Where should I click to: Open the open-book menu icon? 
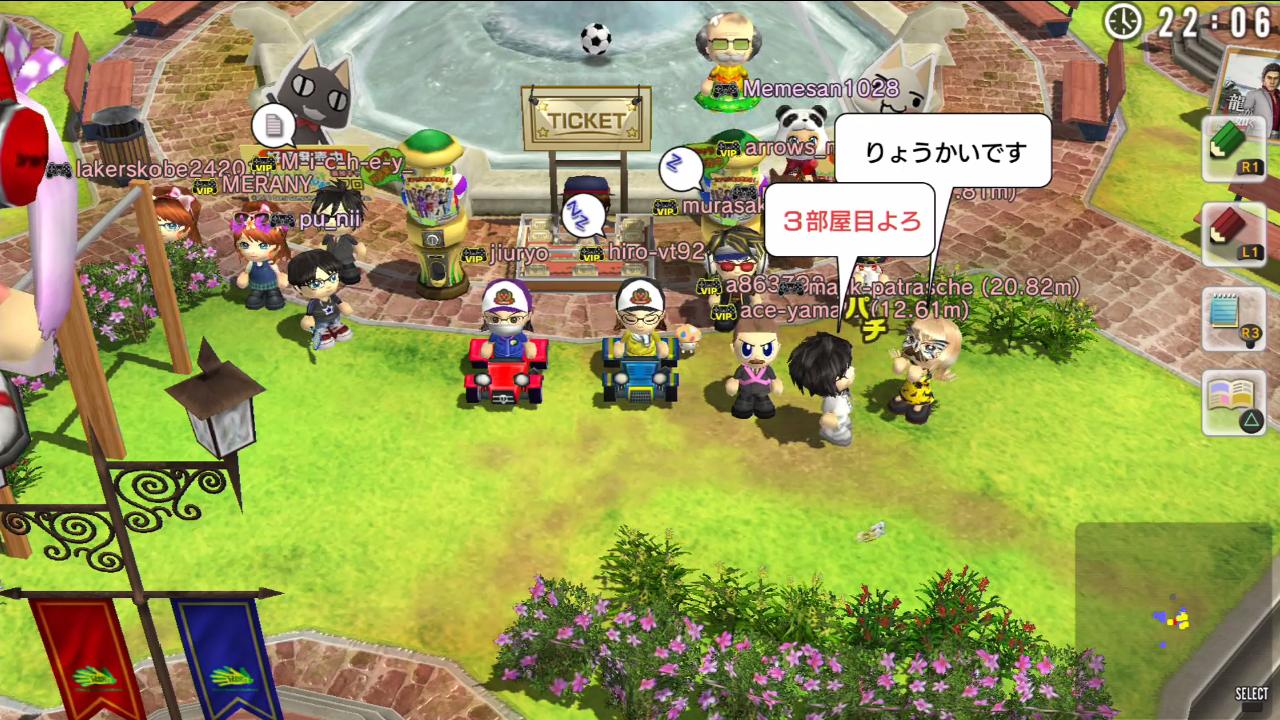(1232, 402)
